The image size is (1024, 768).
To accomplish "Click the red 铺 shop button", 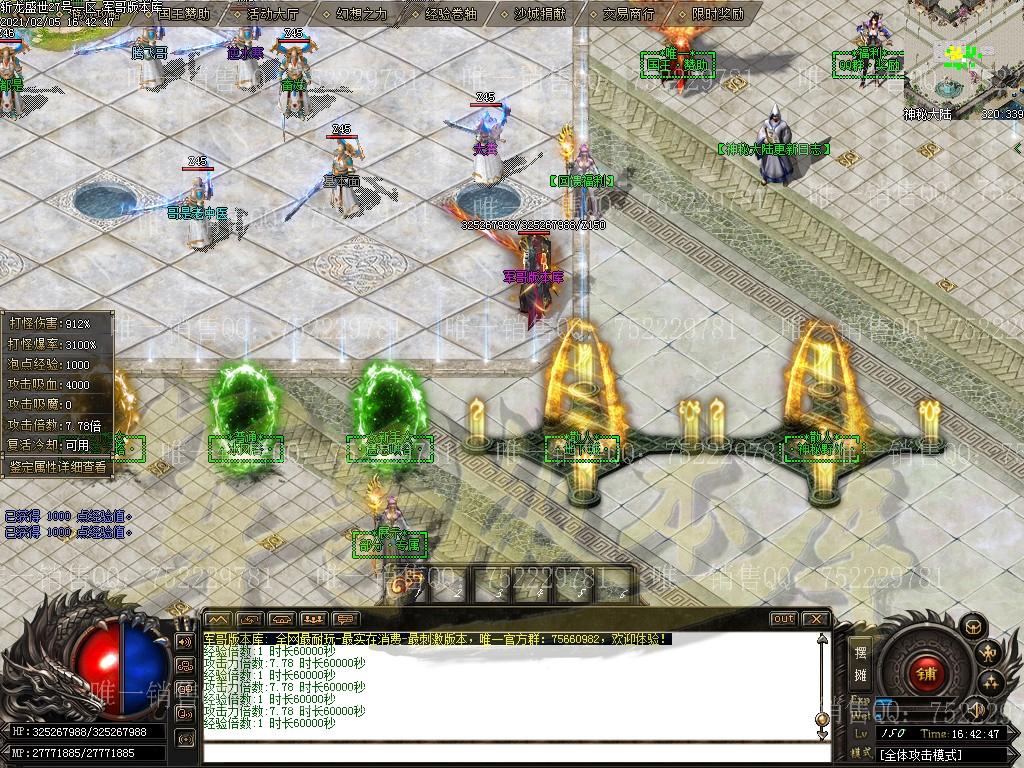I will 924,672.
